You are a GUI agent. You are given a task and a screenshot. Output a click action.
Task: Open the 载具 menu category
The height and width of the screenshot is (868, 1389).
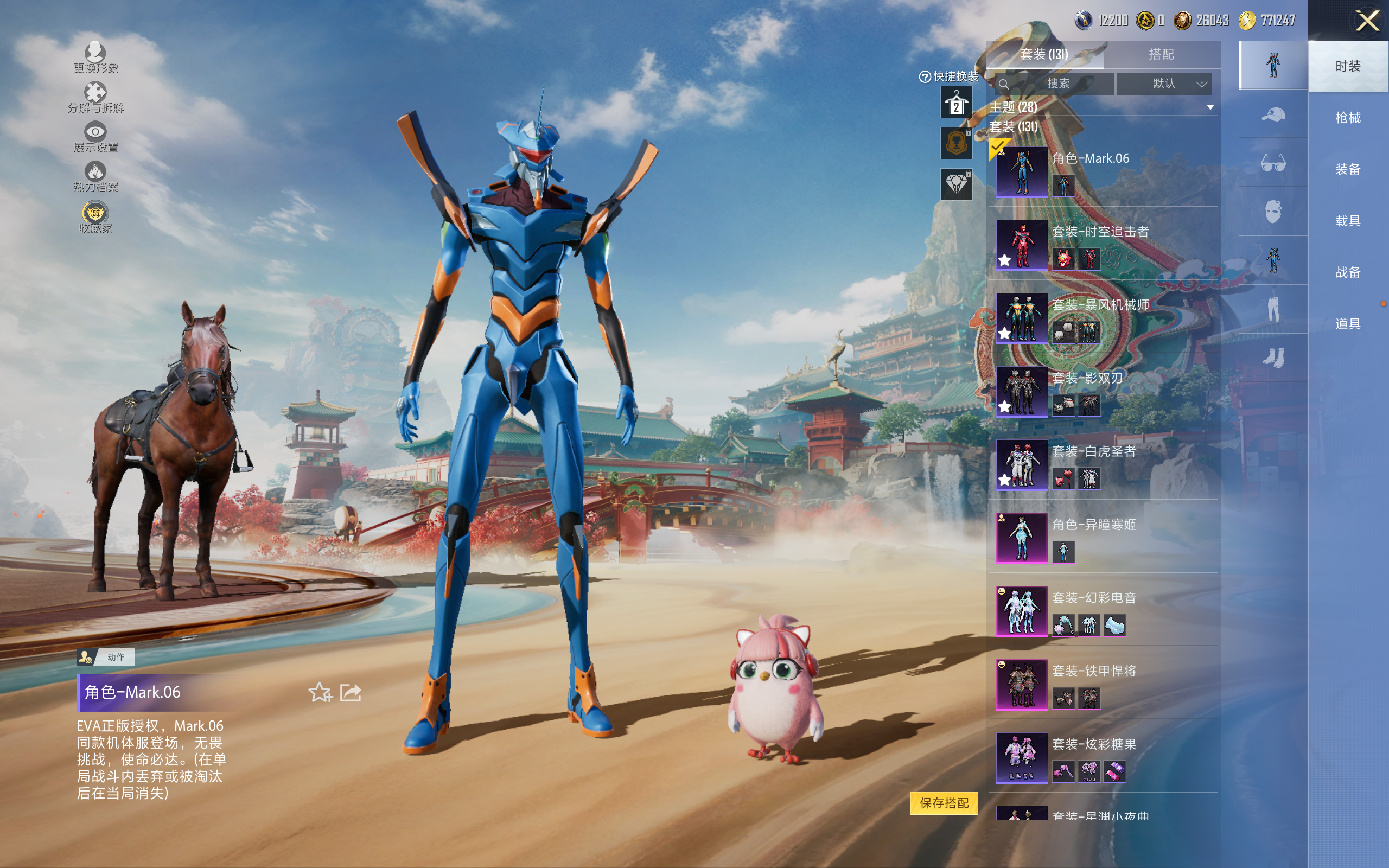point(1348,221)
